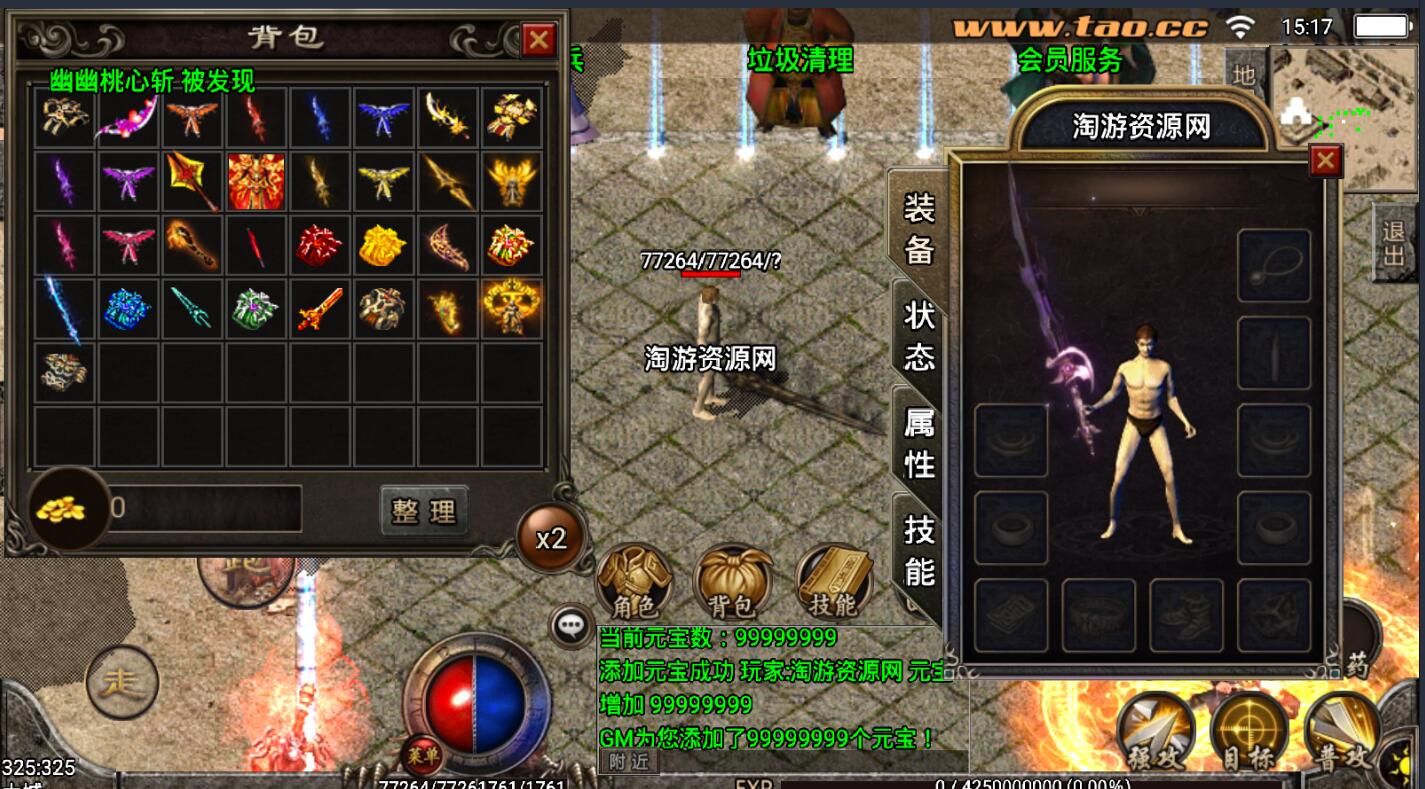The image size is (1425, 789).
Task: Select the red armor item in backpack
Action: point(256,181)
